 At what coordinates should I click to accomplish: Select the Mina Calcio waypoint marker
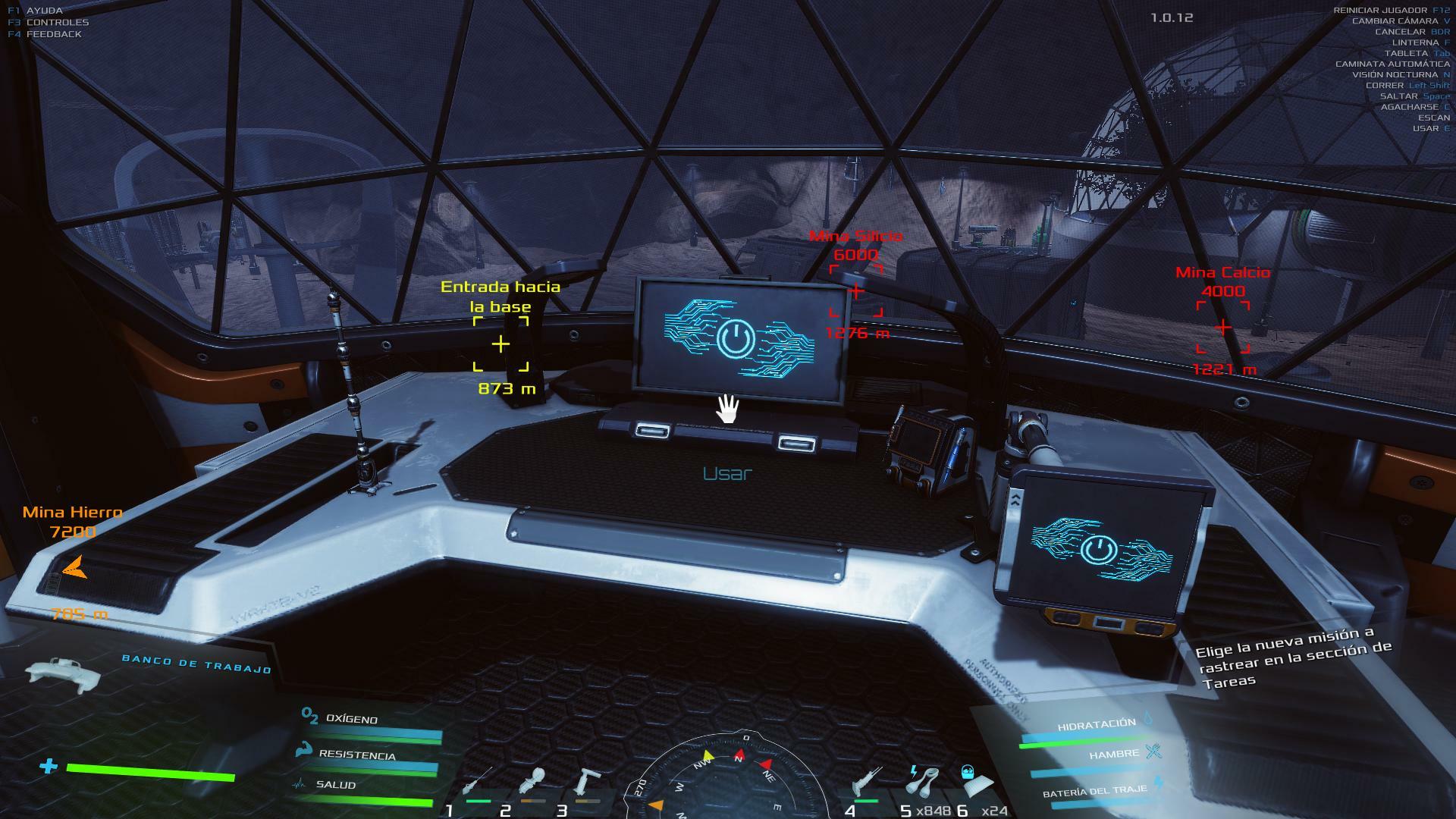tap(1223, 327)
